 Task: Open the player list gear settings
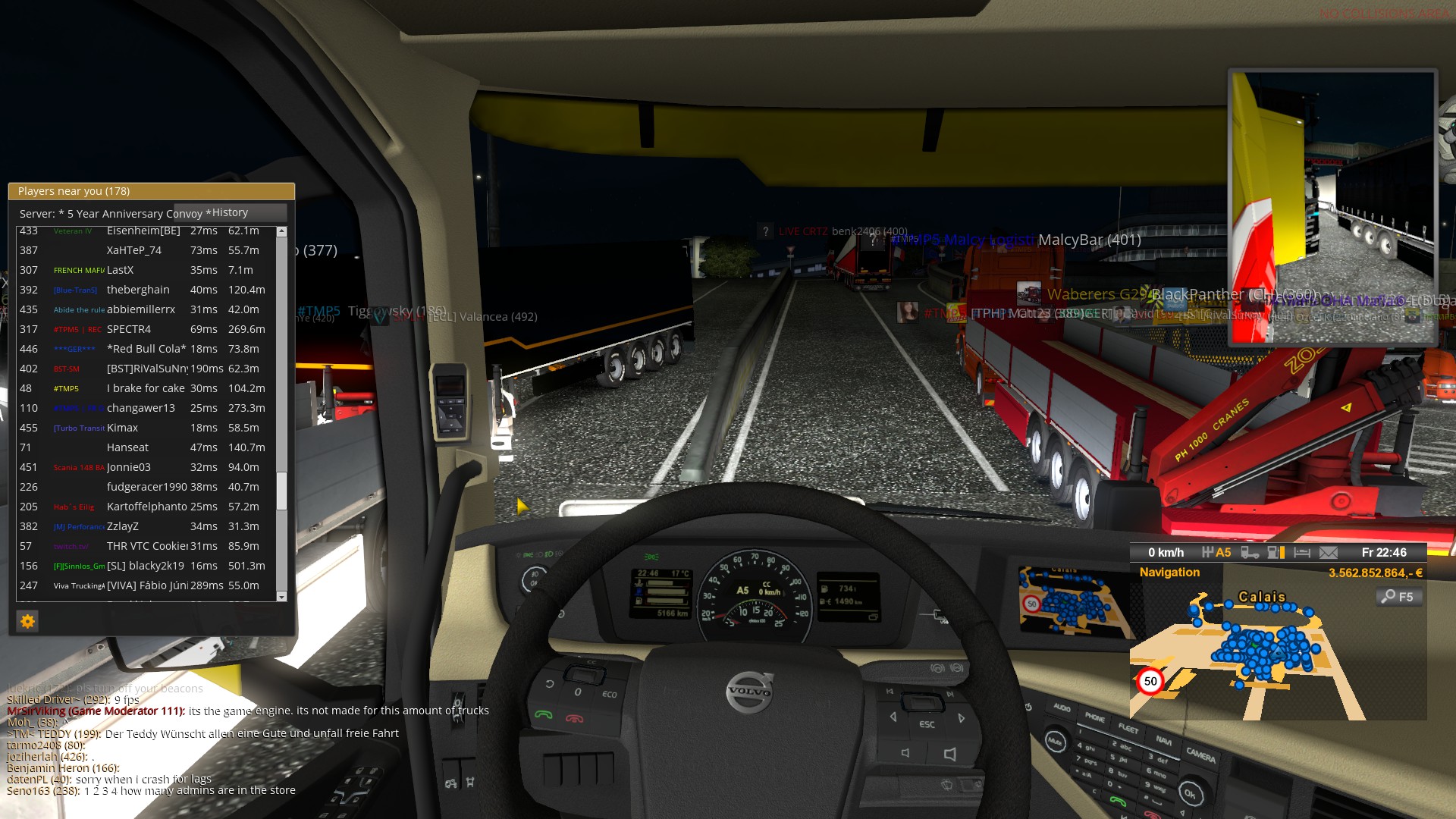(x=27, y=622)
